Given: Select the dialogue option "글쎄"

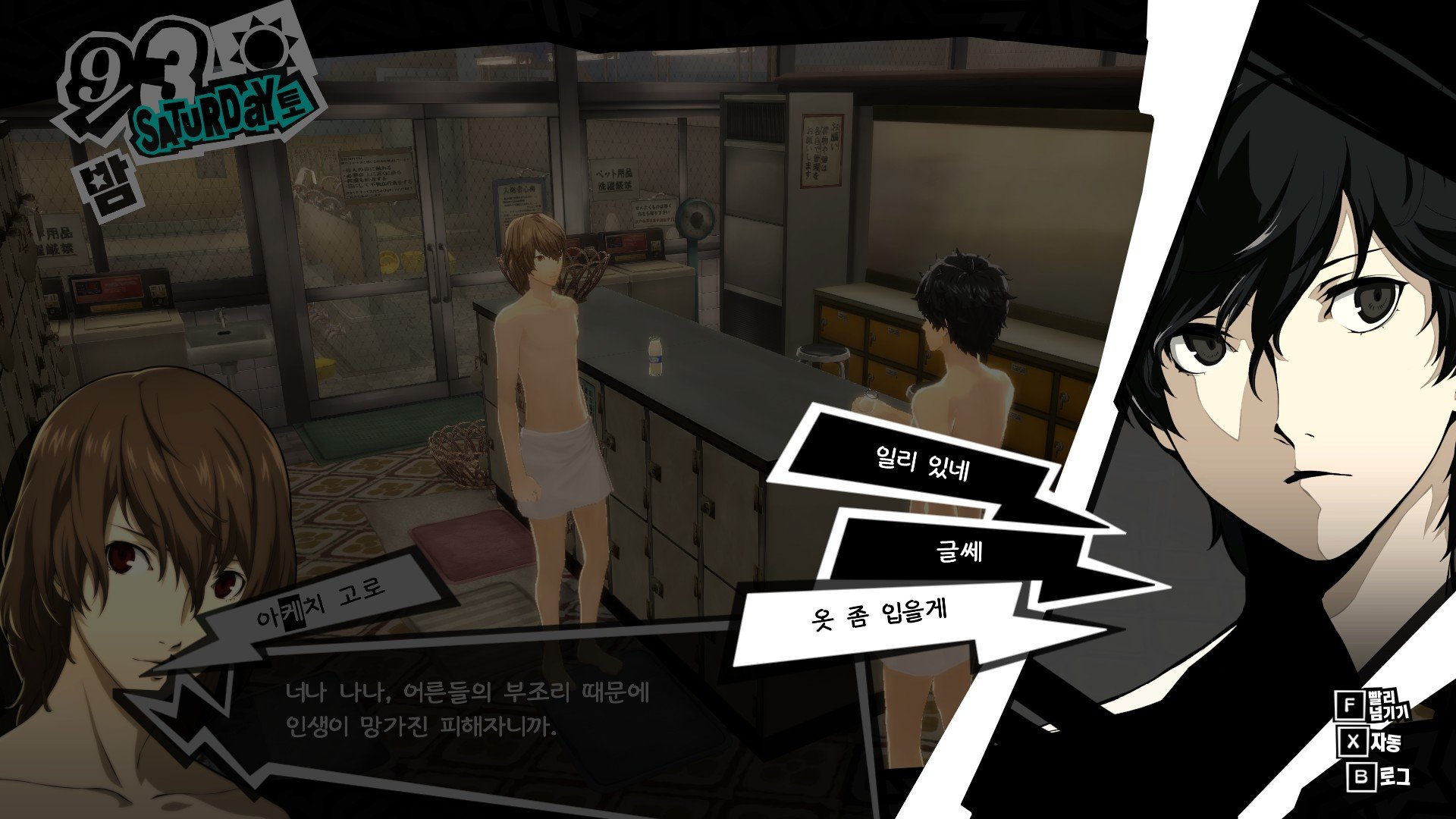Looking at the screenshot, I should (x=959, y=551).
